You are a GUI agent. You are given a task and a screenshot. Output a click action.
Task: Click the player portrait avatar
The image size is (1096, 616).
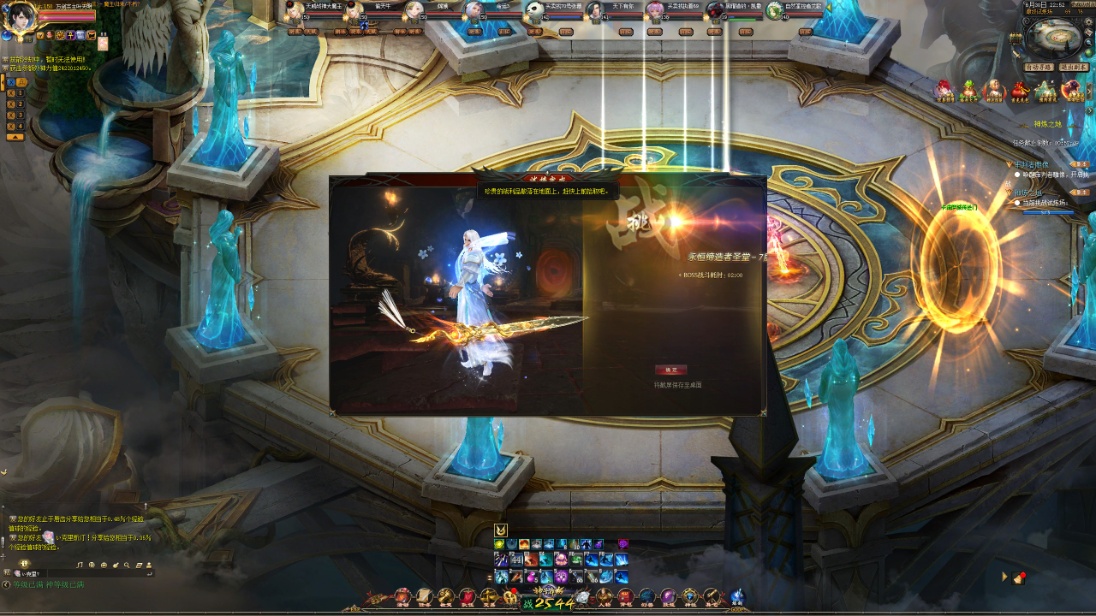tap(20, 20)
